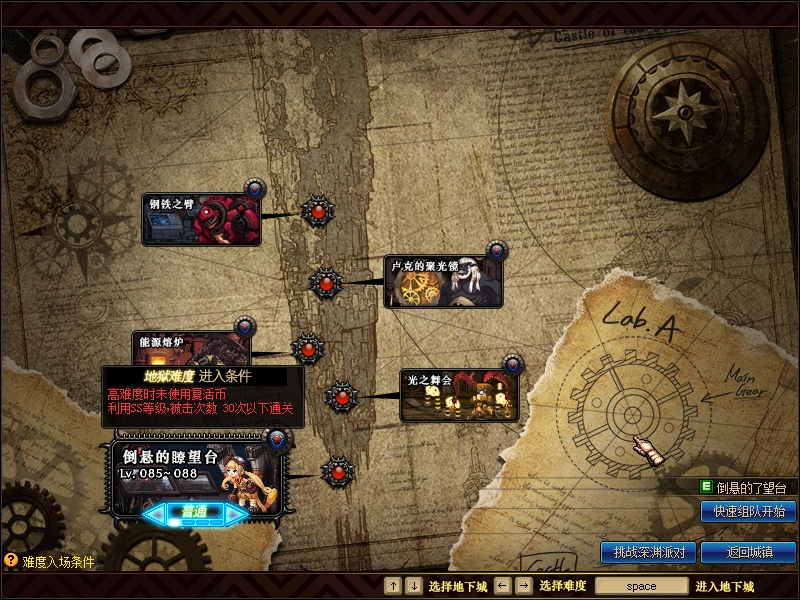
Task: Start quick party with 快速组队开始
Action: [748, 511]
